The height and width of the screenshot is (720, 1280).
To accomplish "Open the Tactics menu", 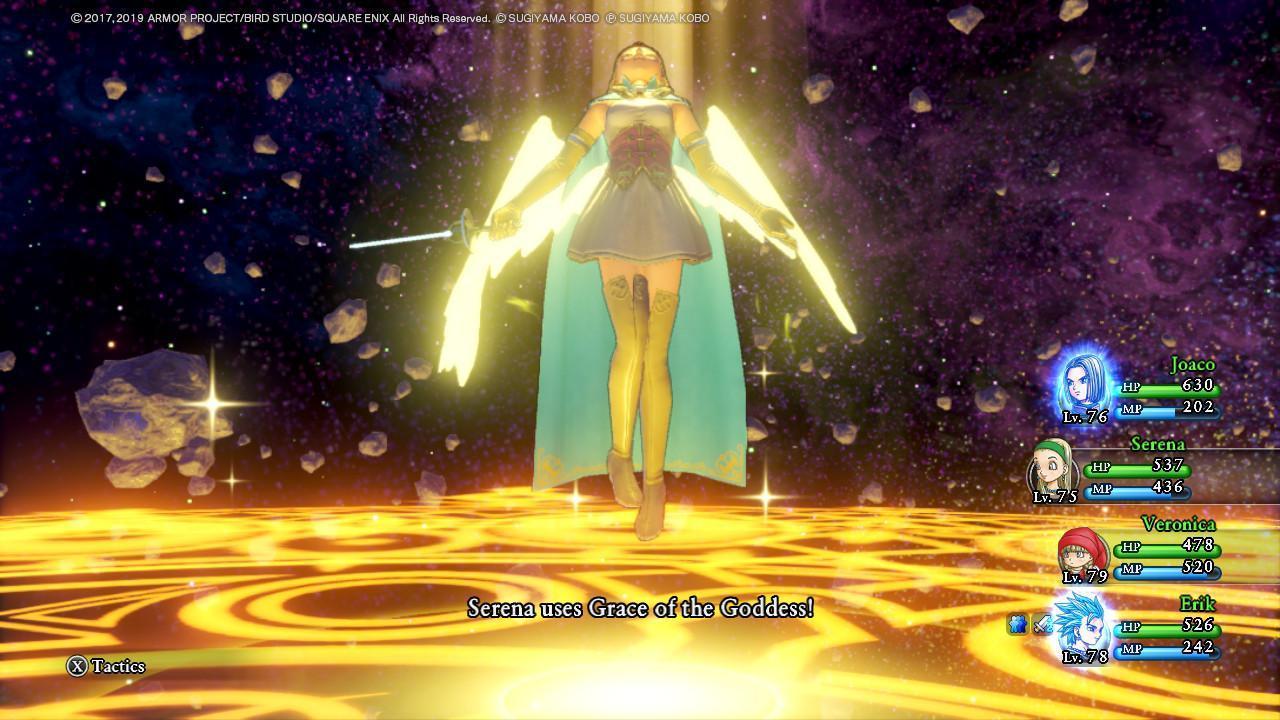I will 120,666.
